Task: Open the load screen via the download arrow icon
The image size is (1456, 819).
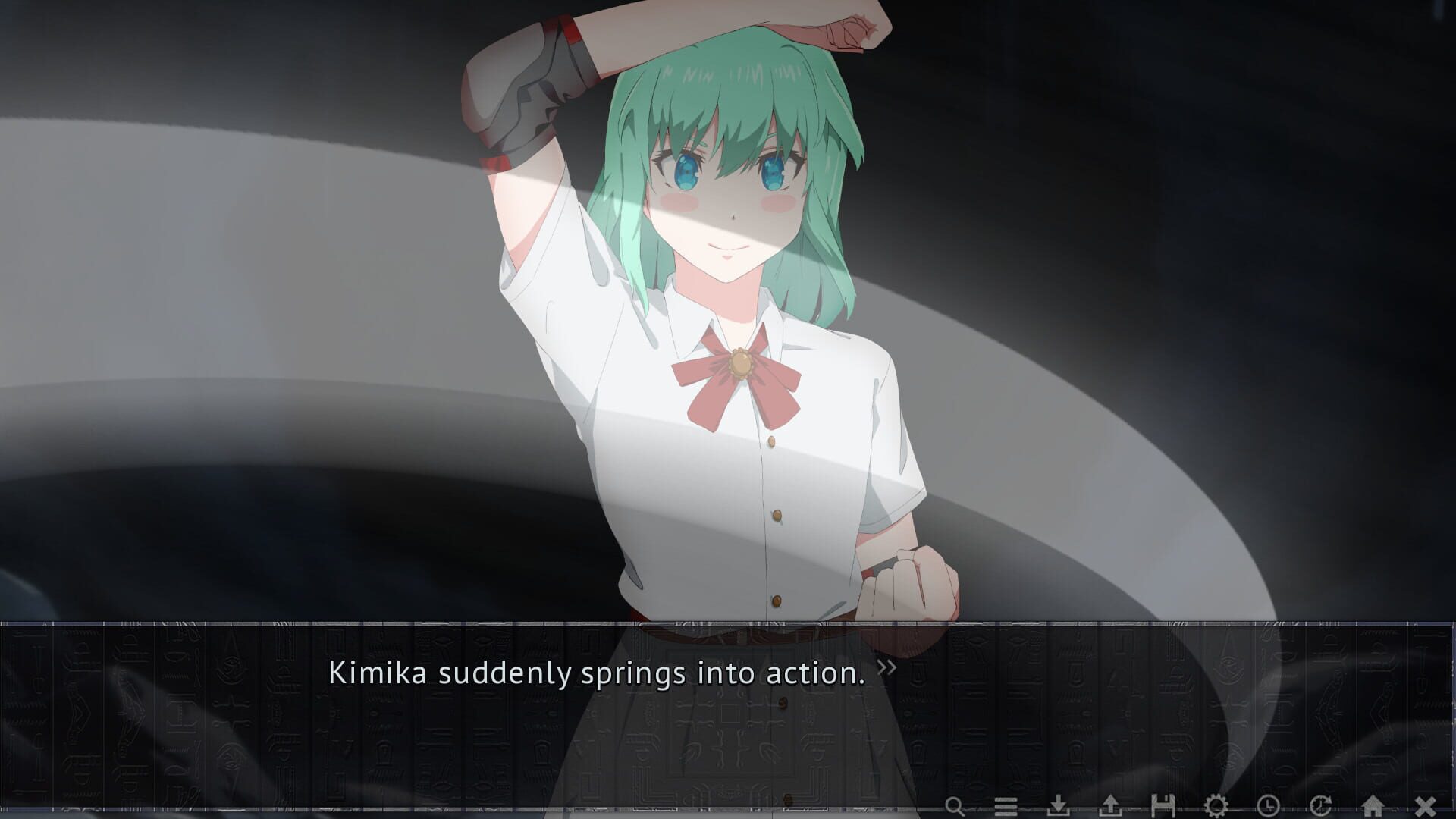Action: (x=1059, y=805)
